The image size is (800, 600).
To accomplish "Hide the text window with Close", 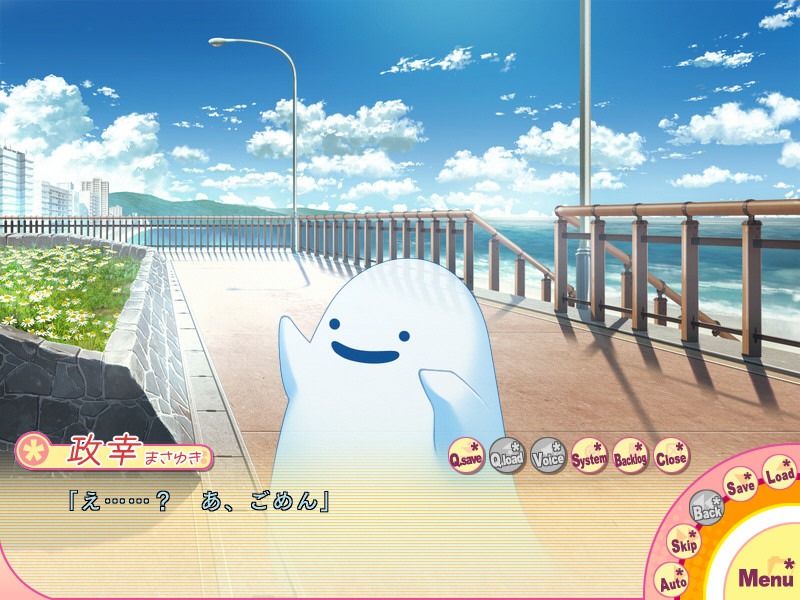I will point(672,456).
